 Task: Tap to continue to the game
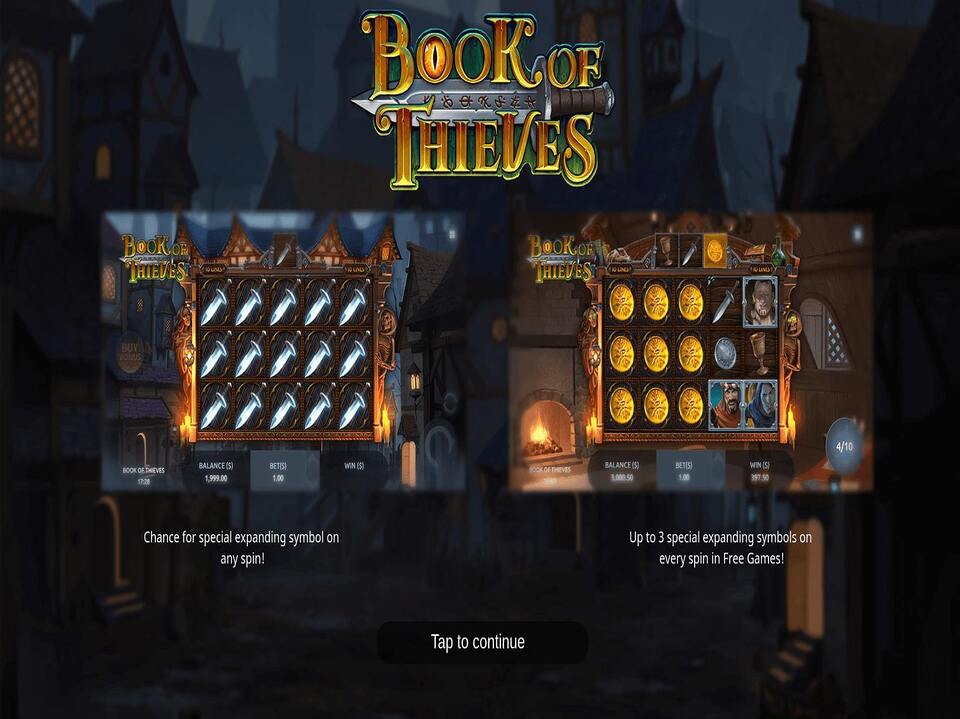(x=480, y=642)
